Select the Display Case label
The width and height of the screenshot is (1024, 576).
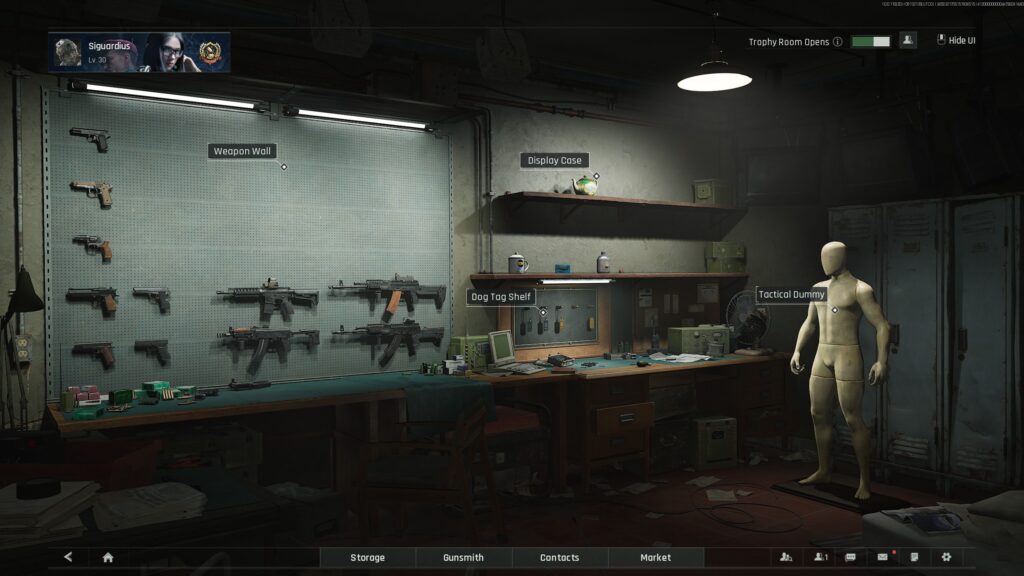tap(554, 160)
